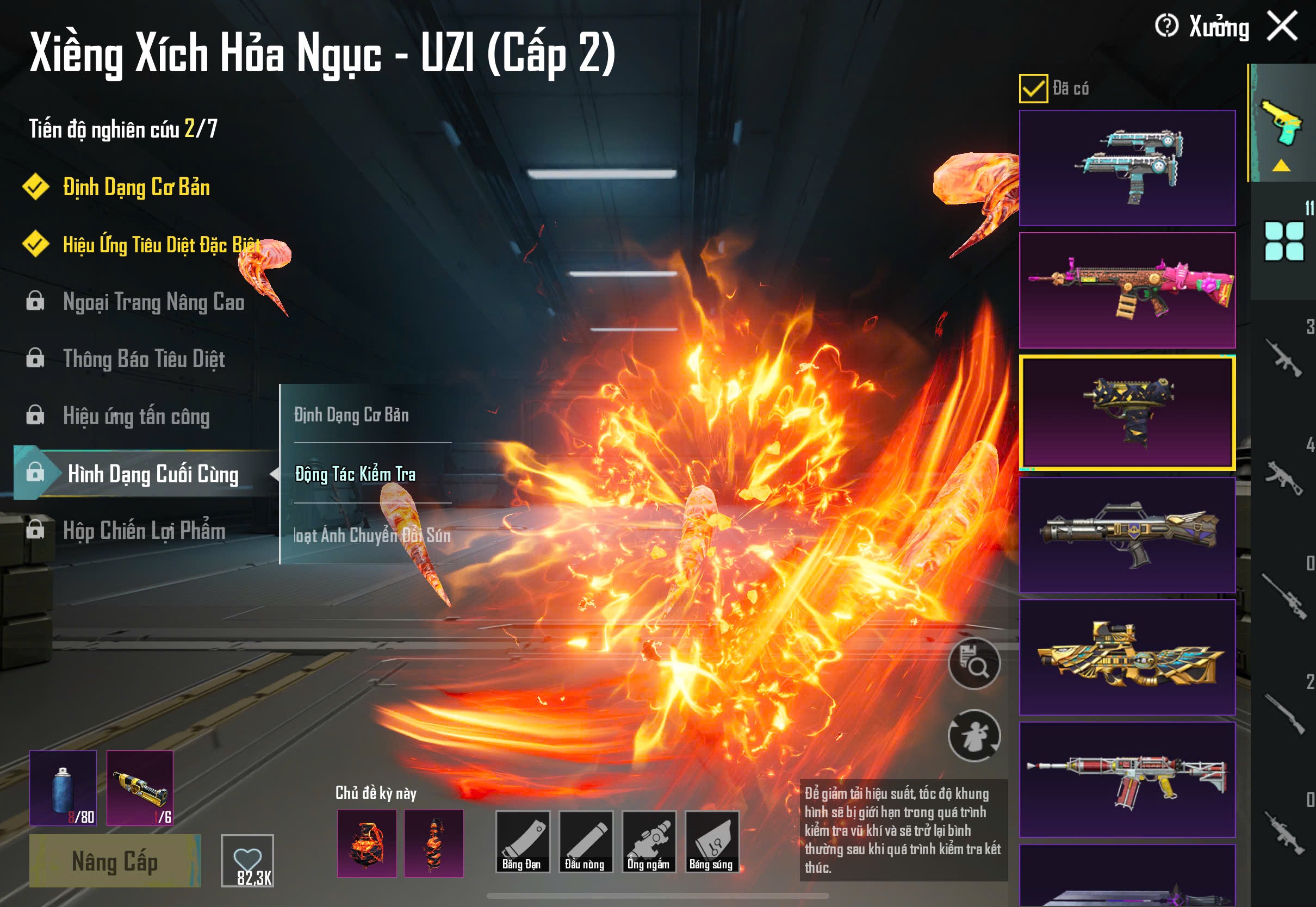Close the weapon workshop screen

[1282, 26]
